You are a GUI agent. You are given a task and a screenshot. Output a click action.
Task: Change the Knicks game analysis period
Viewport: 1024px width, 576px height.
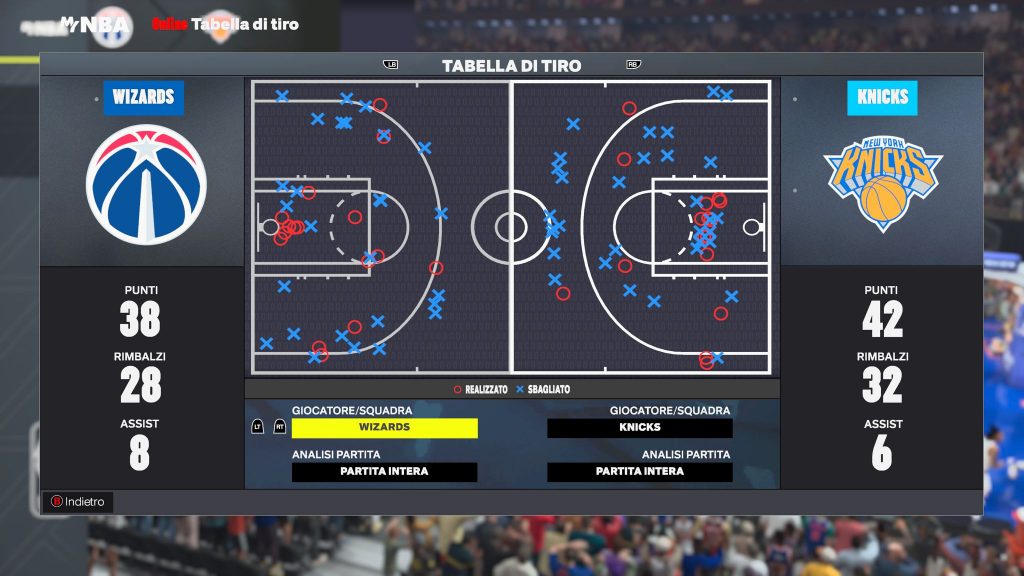coord(640,472)
